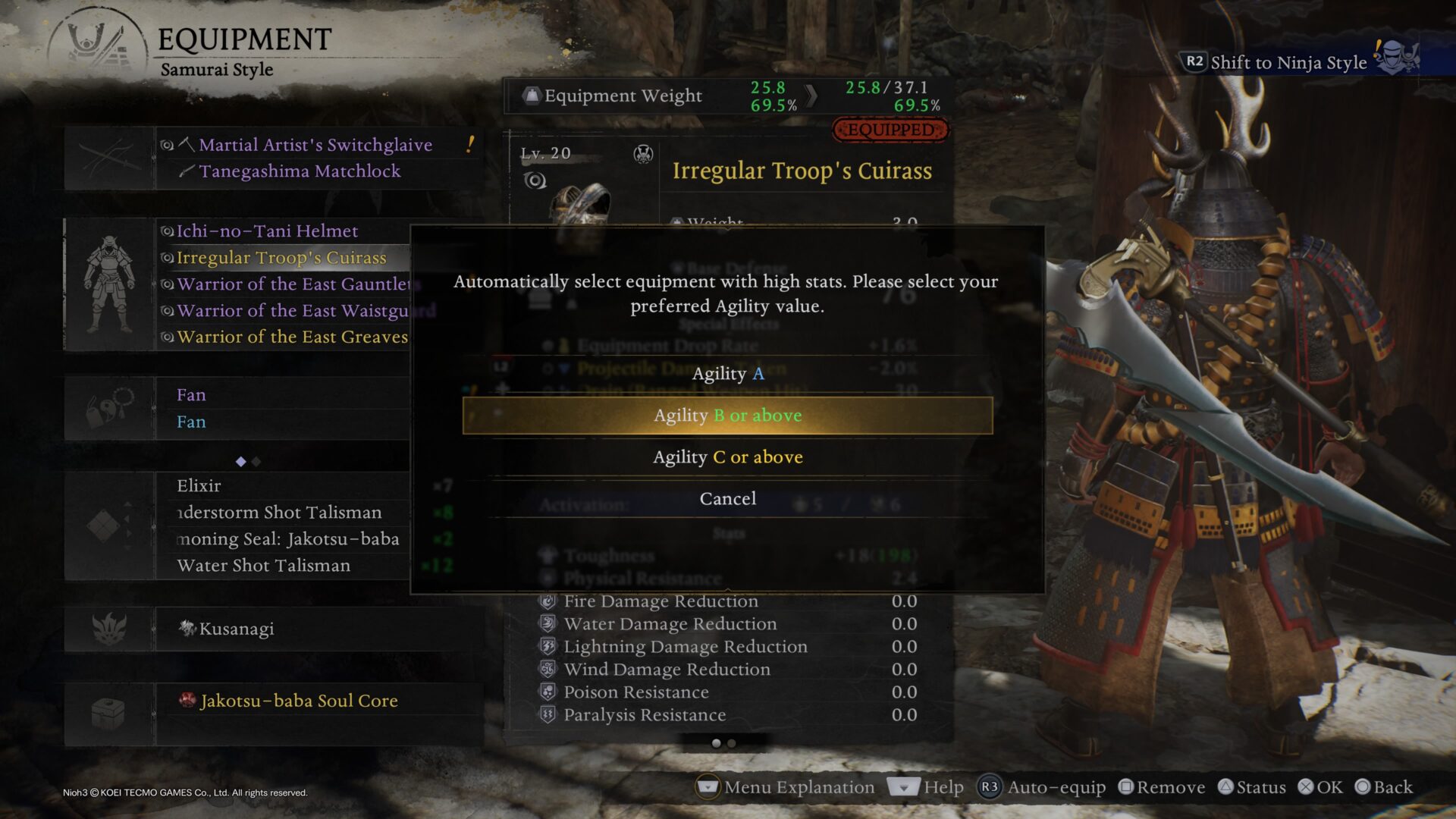The image size is (1456, 819).
Task: Select the Kusanagi guardian spirit slot
Action: [236, 629]
